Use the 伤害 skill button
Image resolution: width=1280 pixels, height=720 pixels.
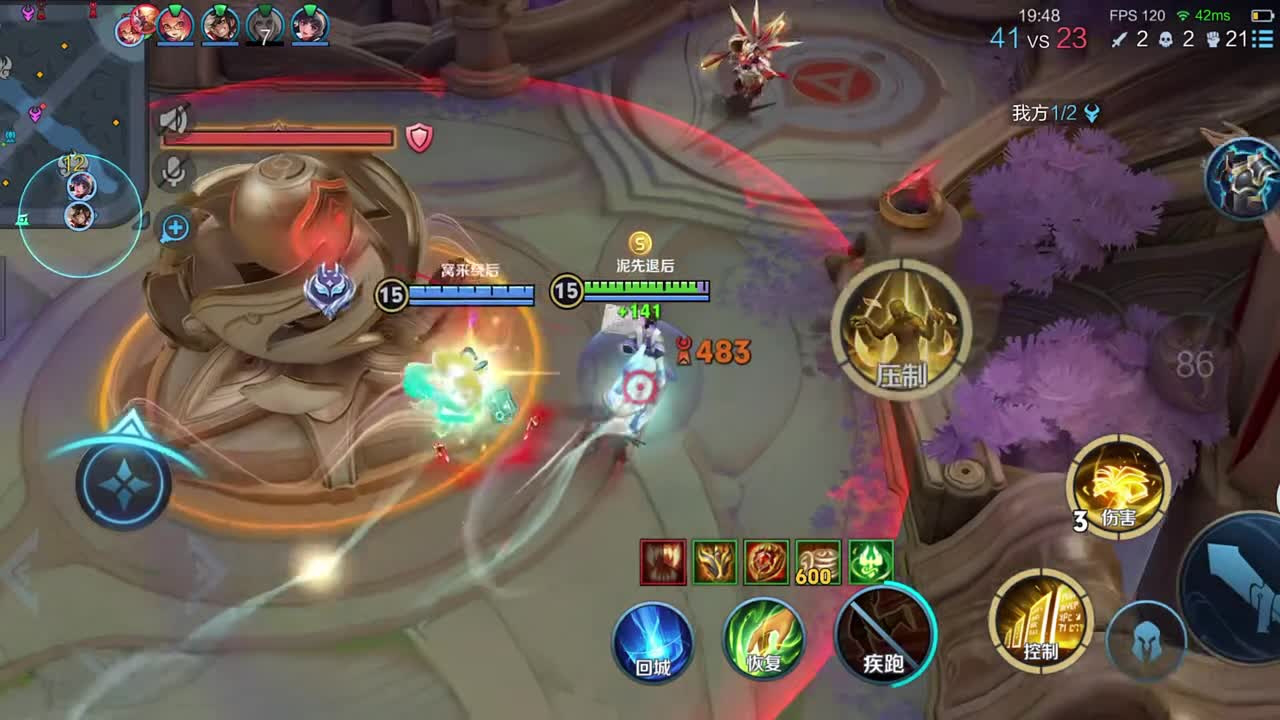(x=1117, y=487)
